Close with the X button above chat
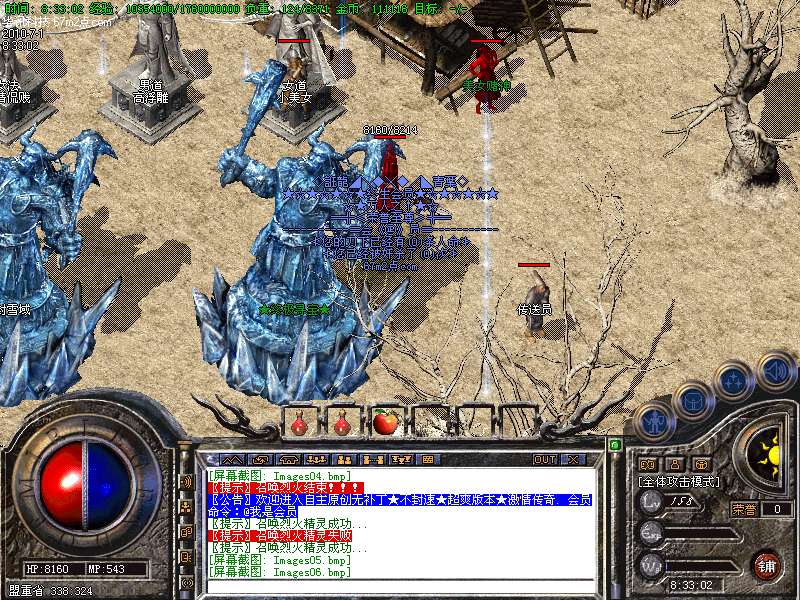Viewport: 800px width, 600px height. (x=573, y=459)
